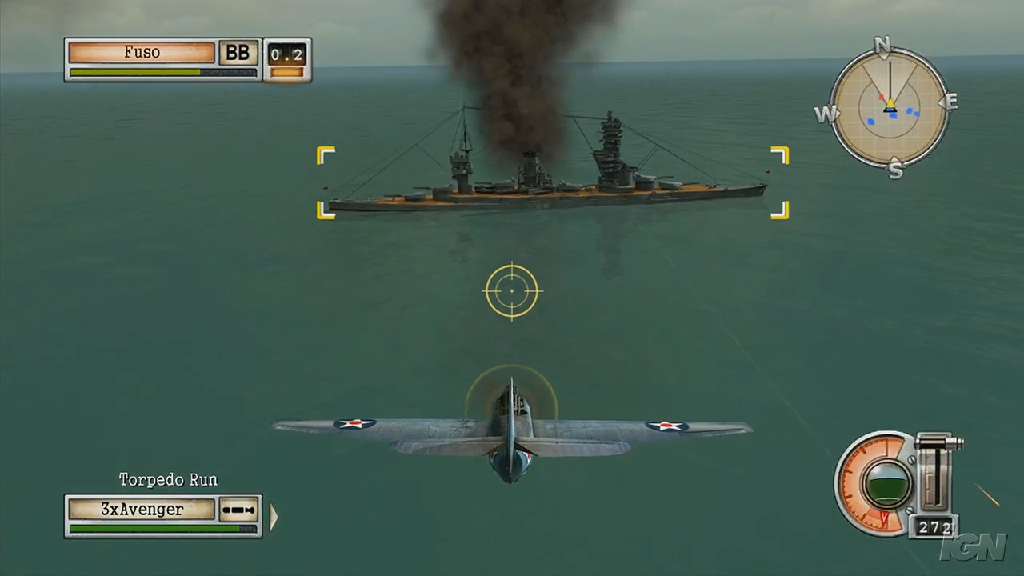Screen dimensions: 1024x576
Task: Open the compass radar minimap
Action: pyautogui.click(x=889, y=107)
